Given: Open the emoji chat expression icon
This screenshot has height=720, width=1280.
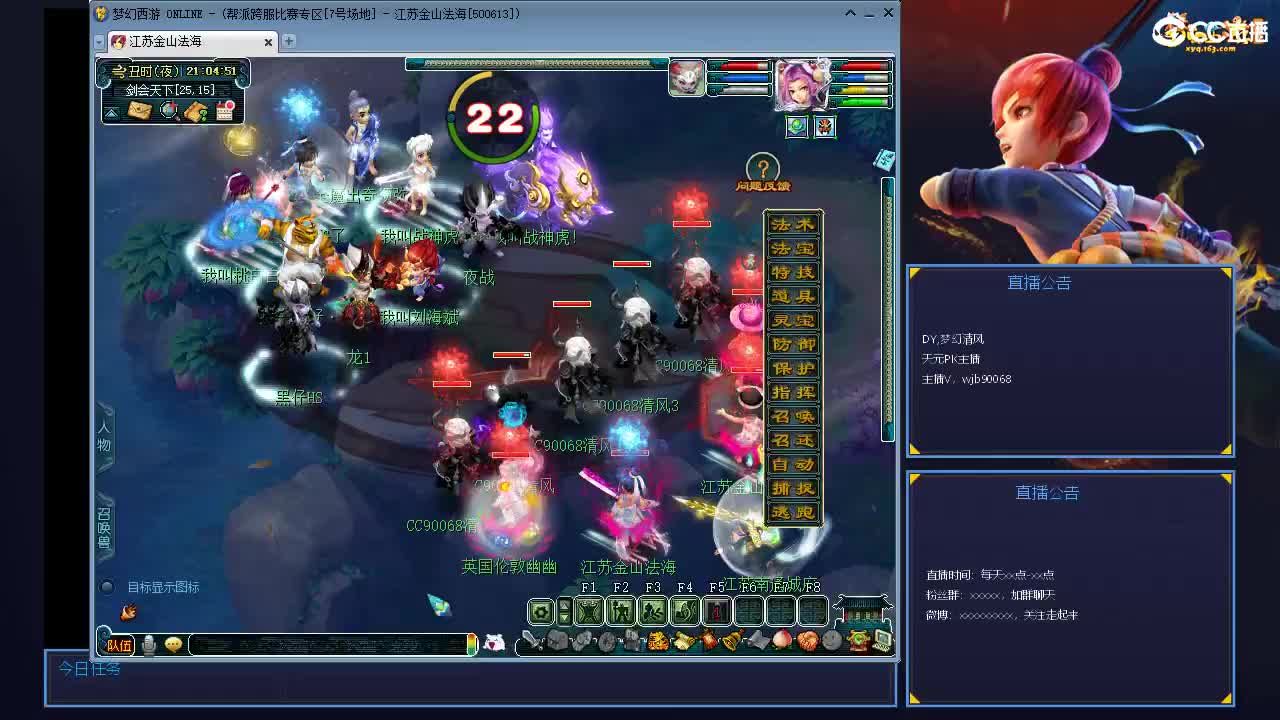Looking at the screenshot, I should point(173,644).
